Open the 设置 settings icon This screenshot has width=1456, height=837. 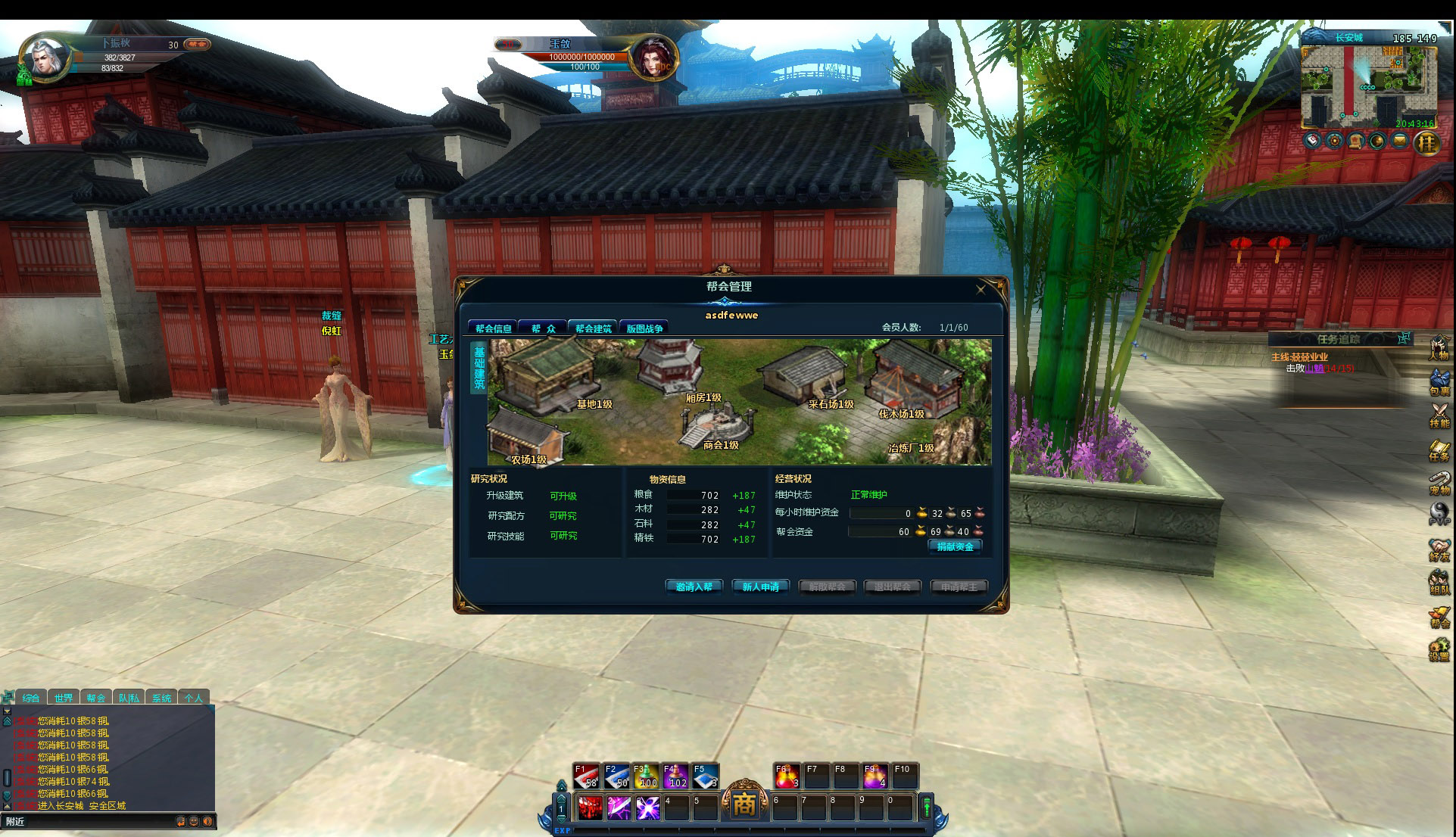point(1439,649)
